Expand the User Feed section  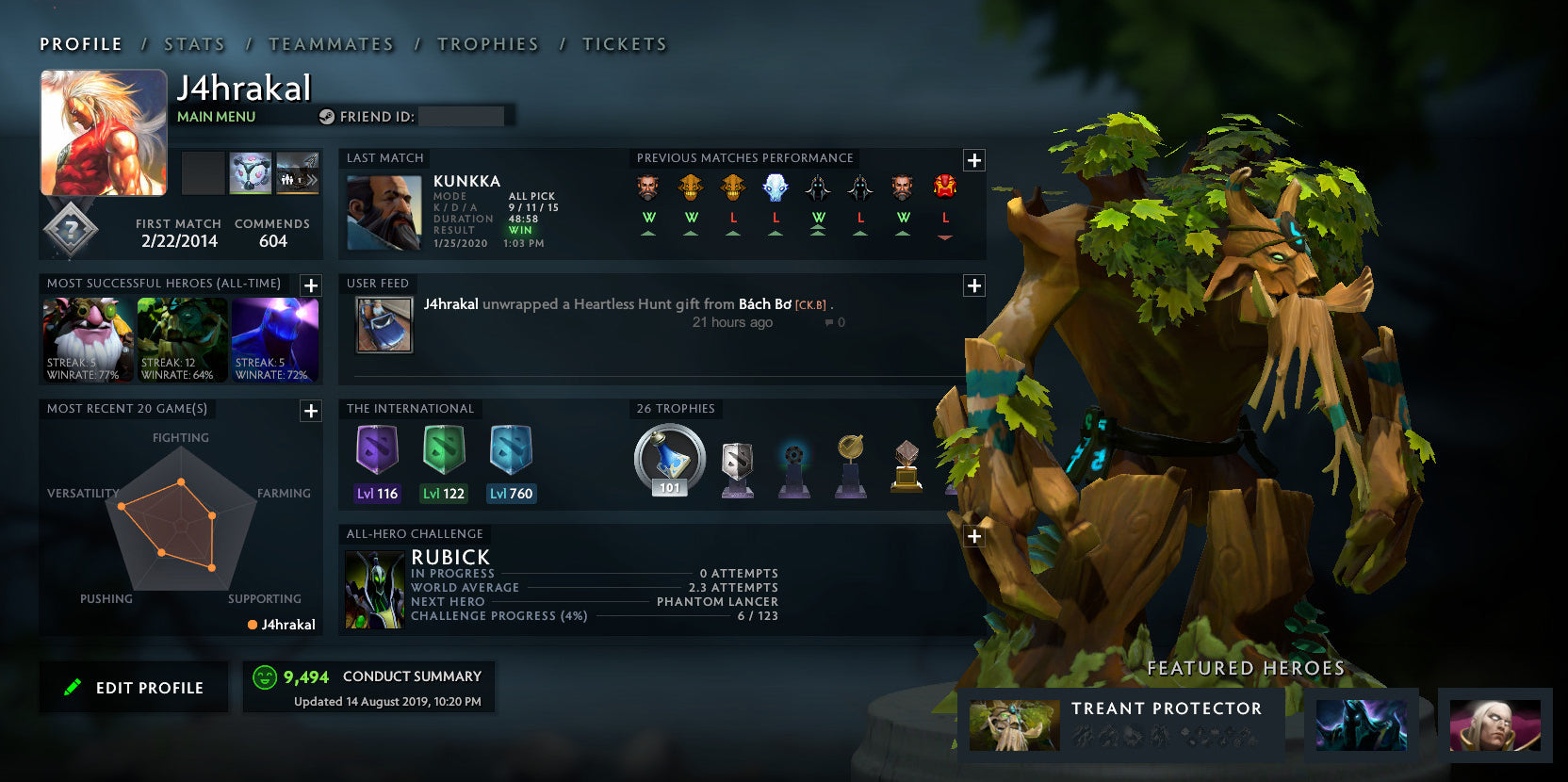click(x=973, y=285)
